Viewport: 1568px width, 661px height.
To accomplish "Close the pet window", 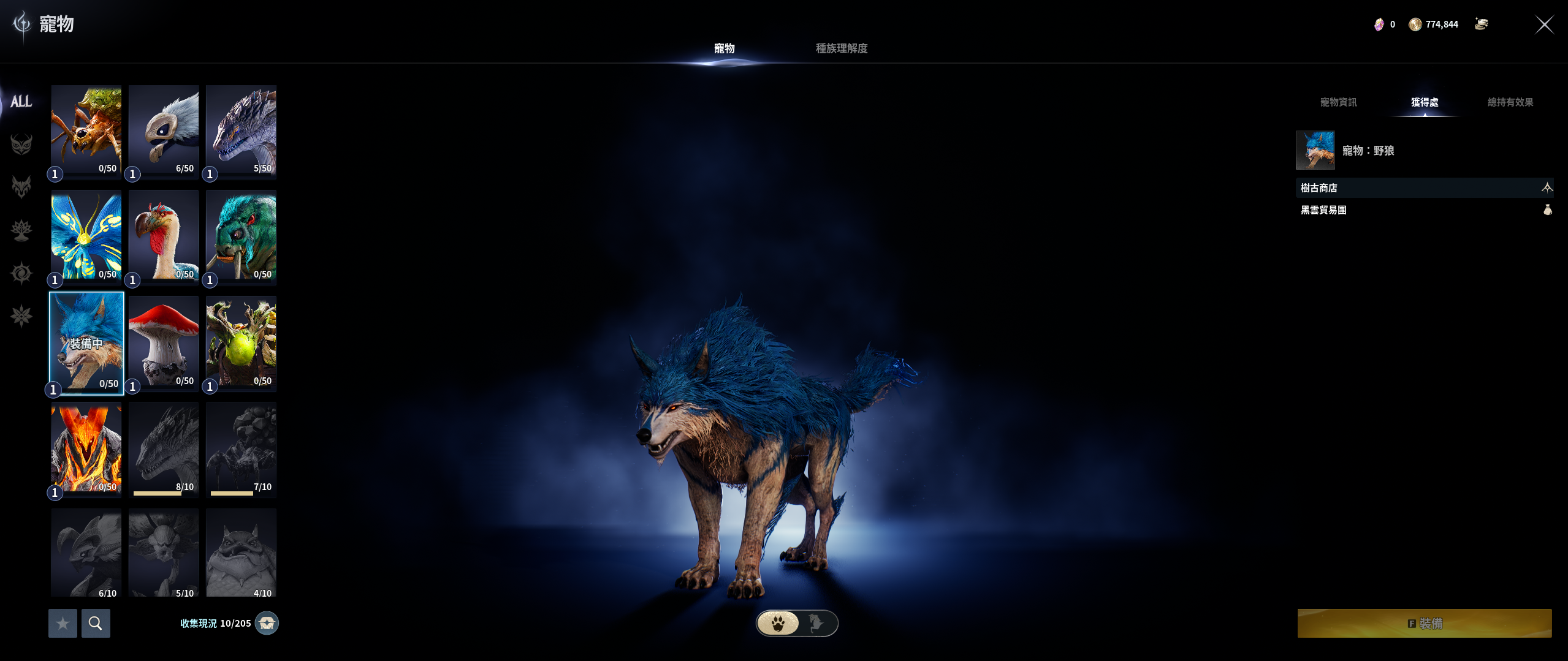I will click(1543, 25).
